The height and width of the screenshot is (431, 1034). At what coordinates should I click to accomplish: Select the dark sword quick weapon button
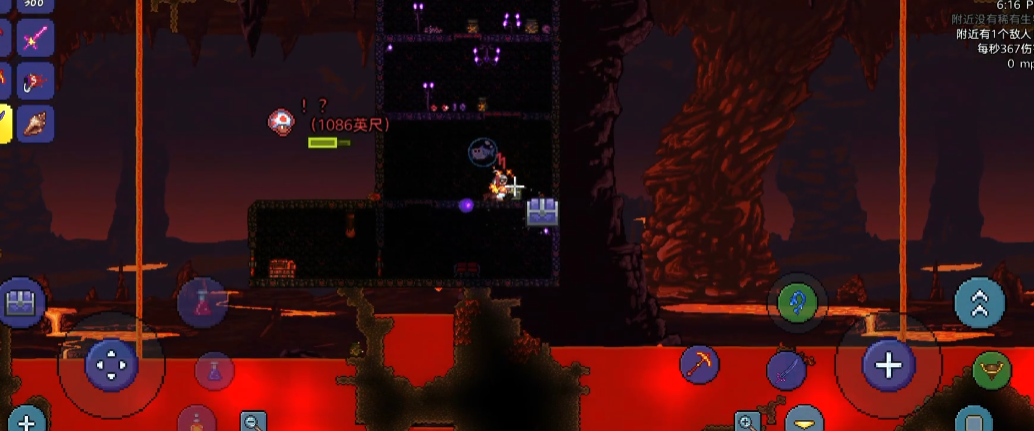click(786, 370)
